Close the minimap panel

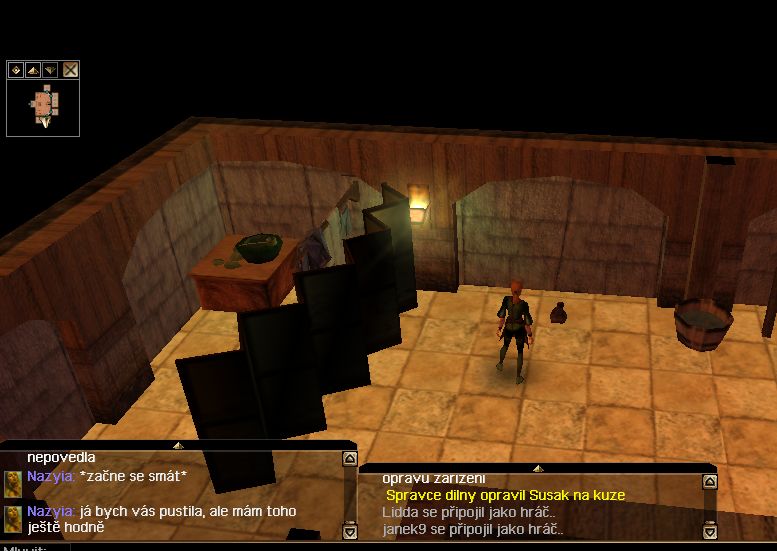tap(71, 70)
